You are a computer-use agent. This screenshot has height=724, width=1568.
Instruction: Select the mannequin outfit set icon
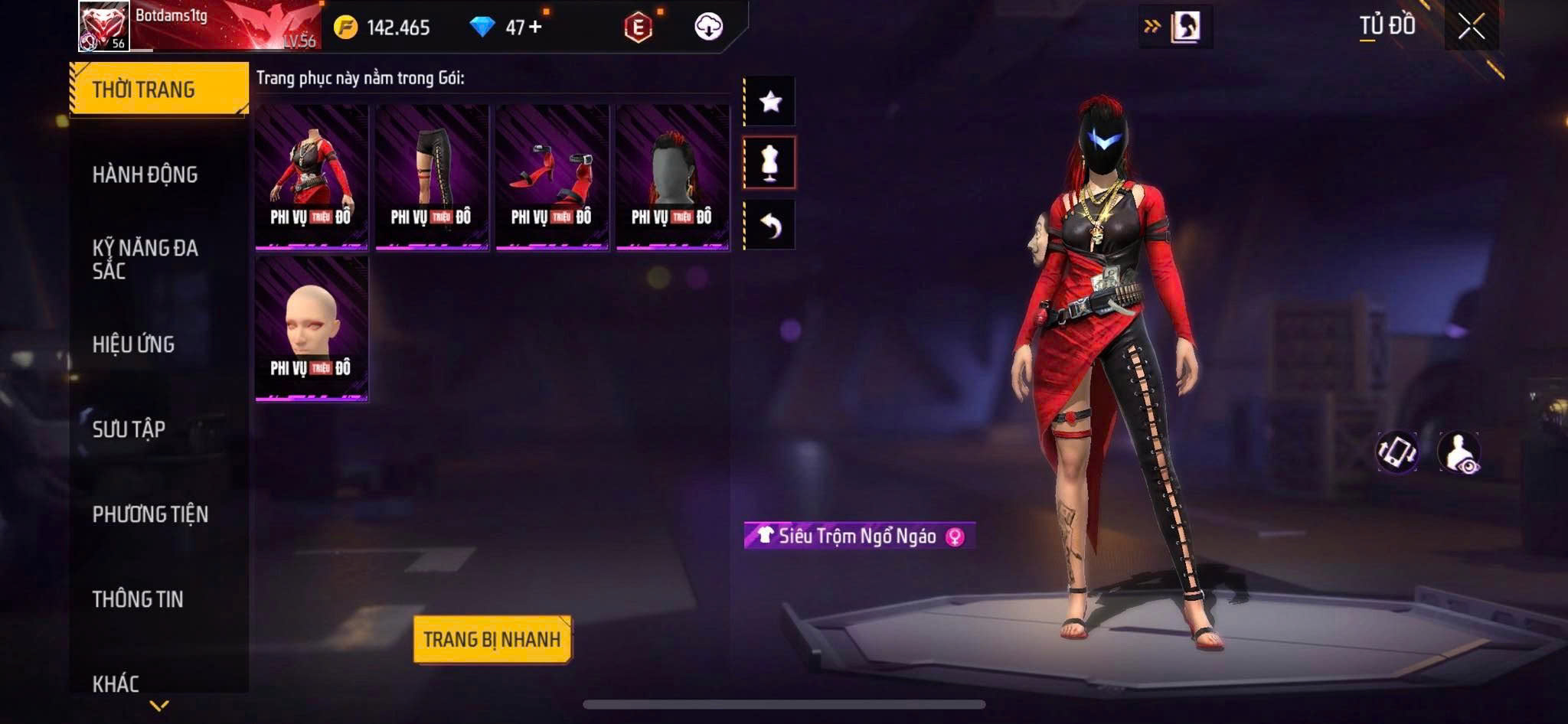[770, 162]
